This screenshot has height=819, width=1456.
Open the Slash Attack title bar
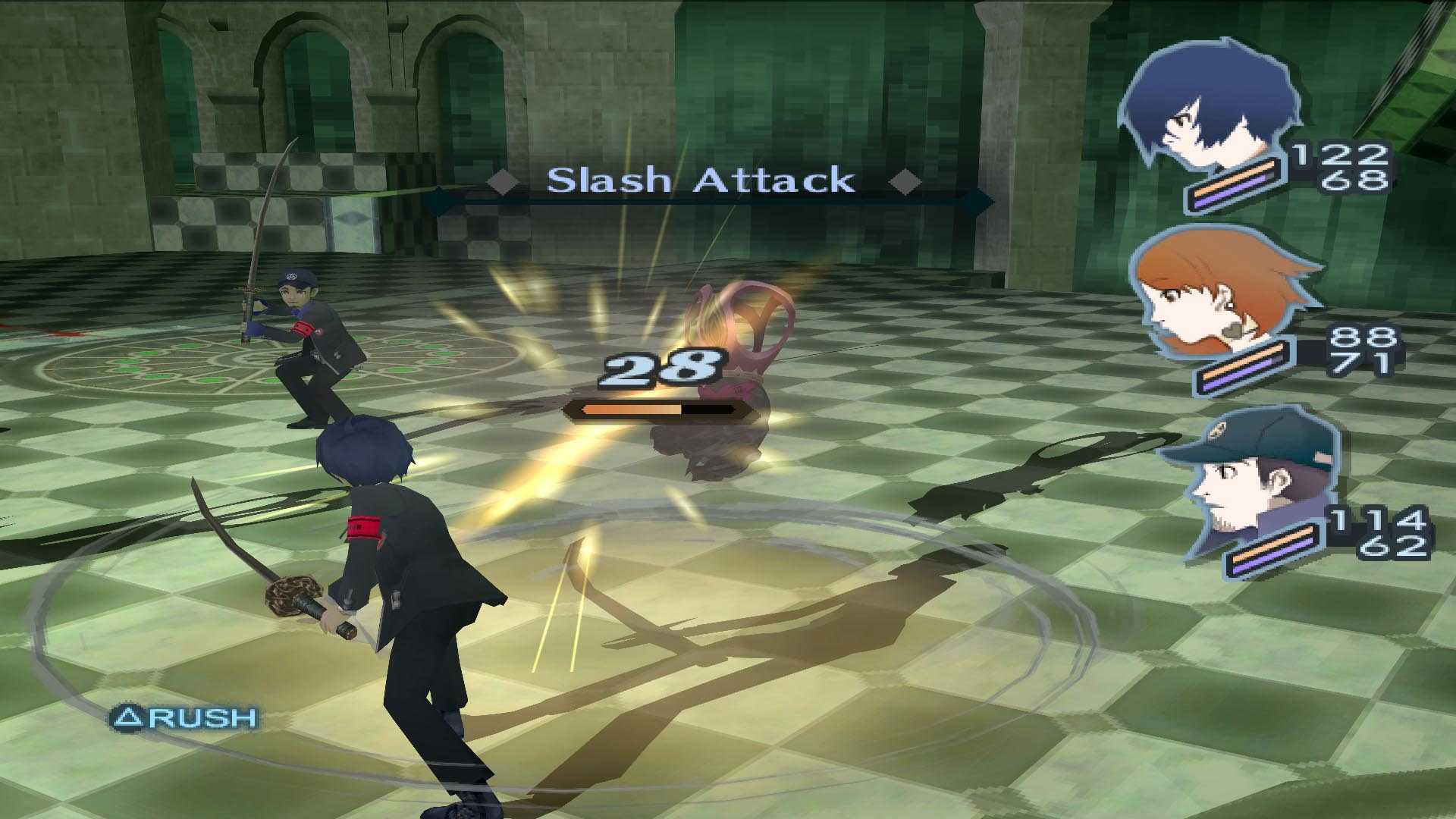701,180
